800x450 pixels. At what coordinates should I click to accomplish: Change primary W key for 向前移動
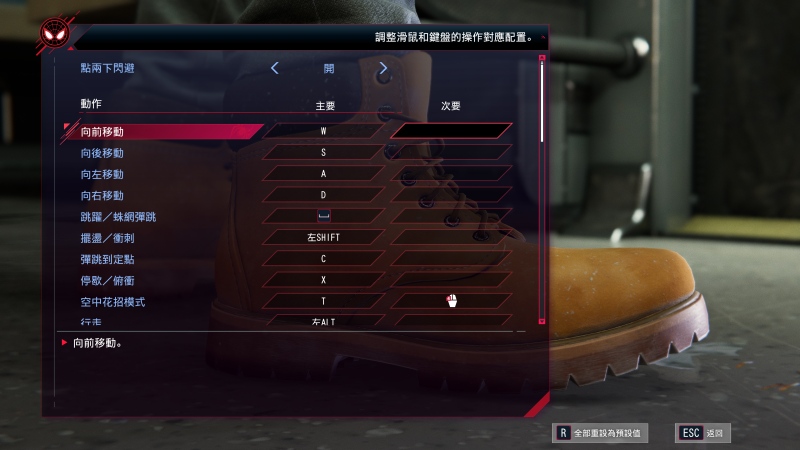[x=324, y=131]
